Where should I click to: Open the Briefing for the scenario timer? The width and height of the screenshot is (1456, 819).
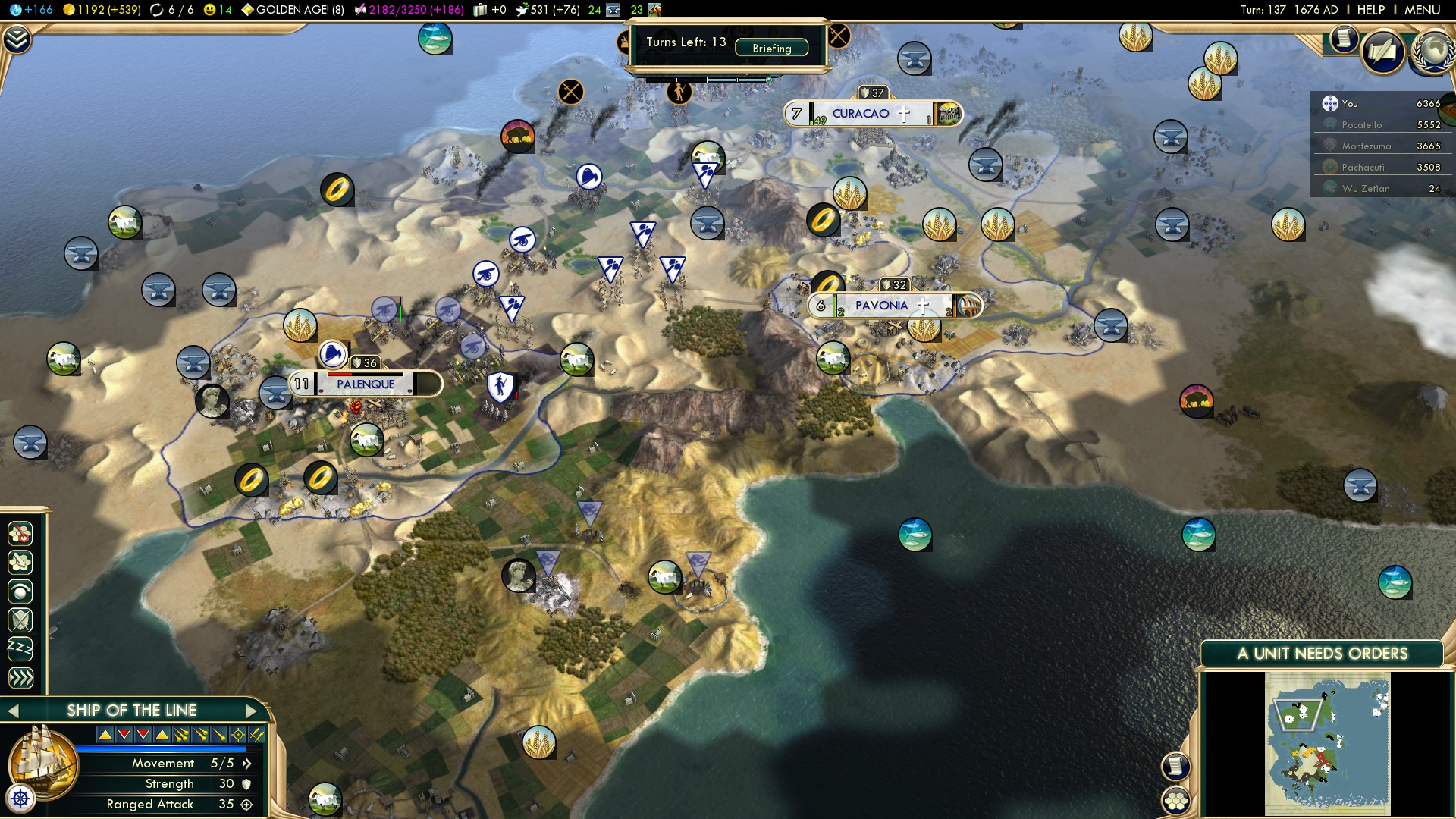coord(771,48)
